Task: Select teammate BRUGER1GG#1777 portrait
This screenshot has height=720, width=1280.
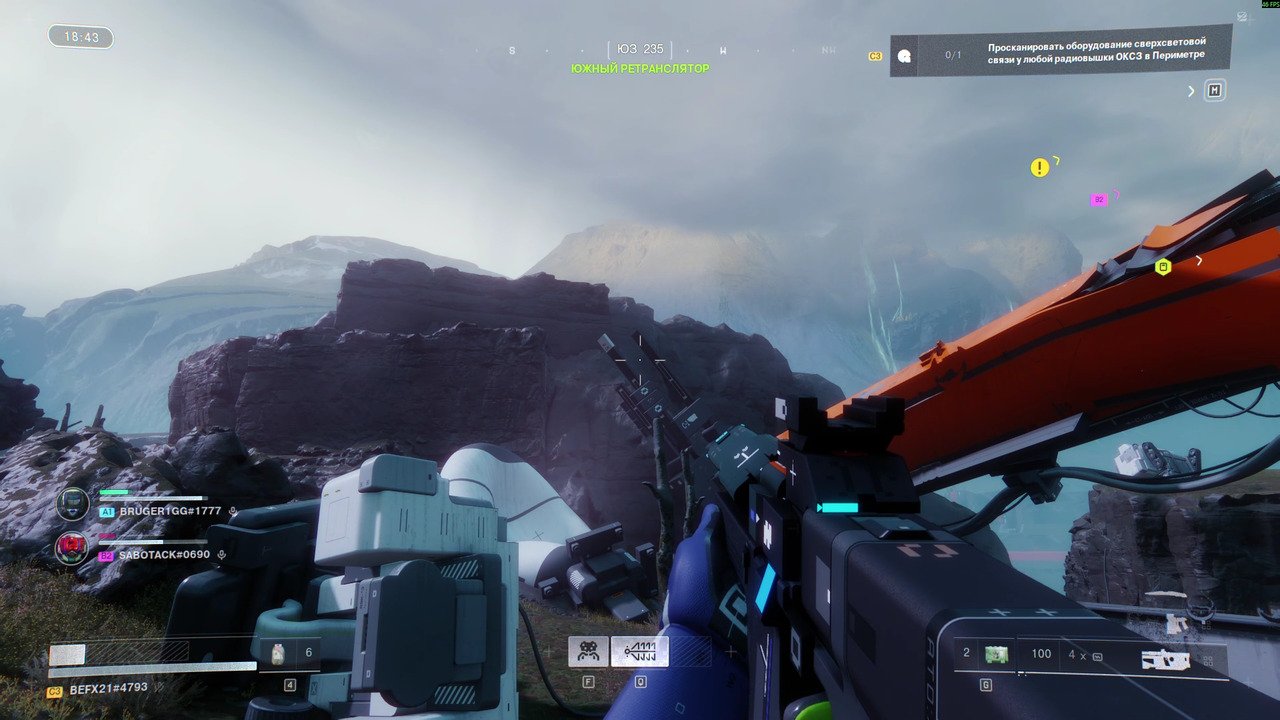Action: point(72,503)
